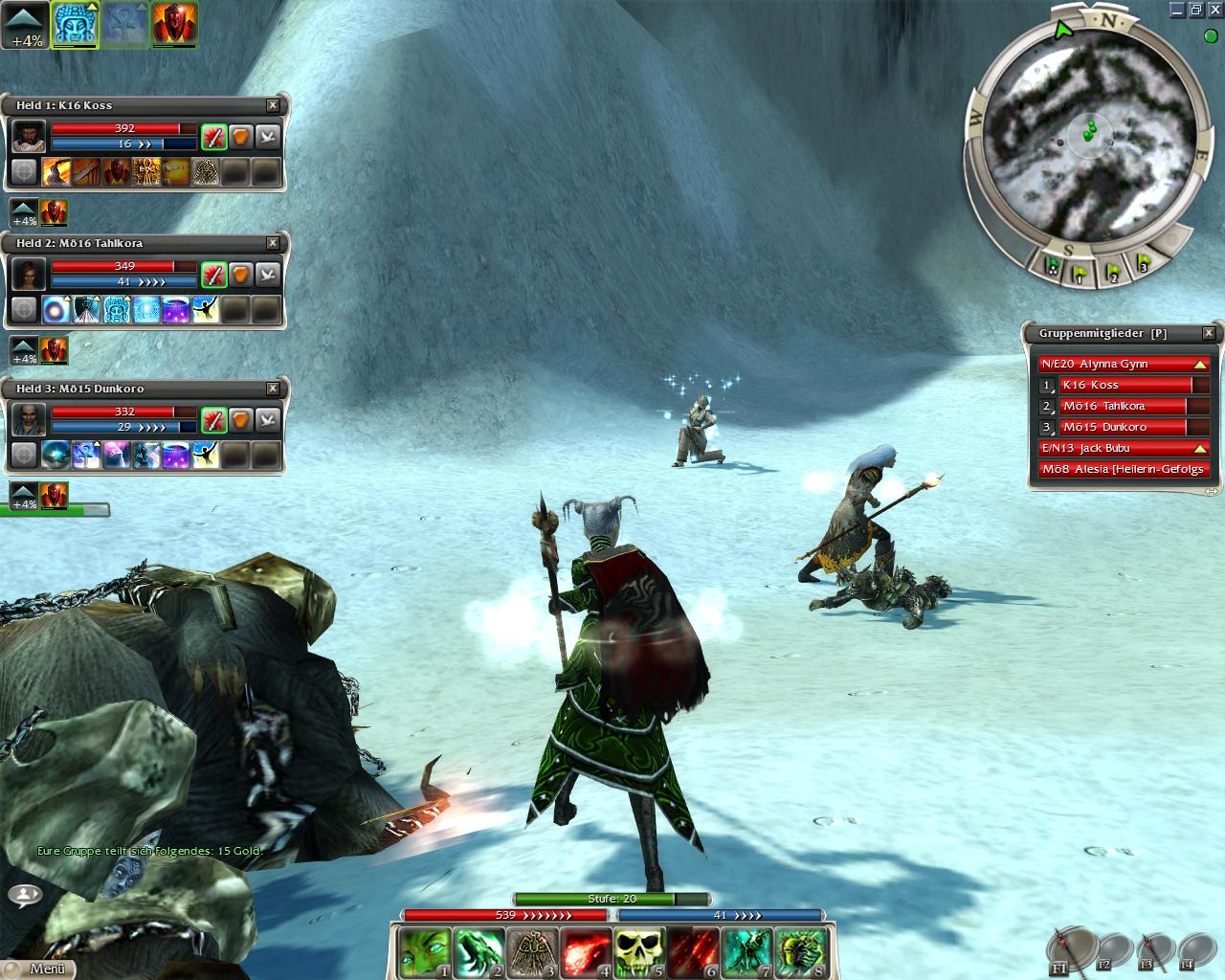
Task: Select Alesia the healer henchman row
Action: coord(1123,469)
